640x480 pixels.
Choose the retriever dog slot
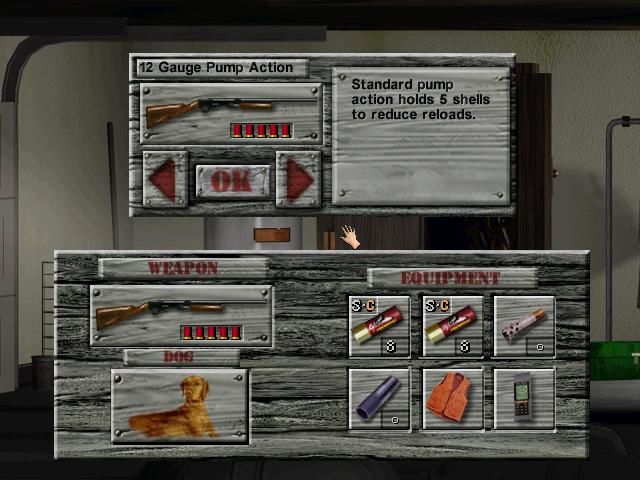(x=180, y=406)
